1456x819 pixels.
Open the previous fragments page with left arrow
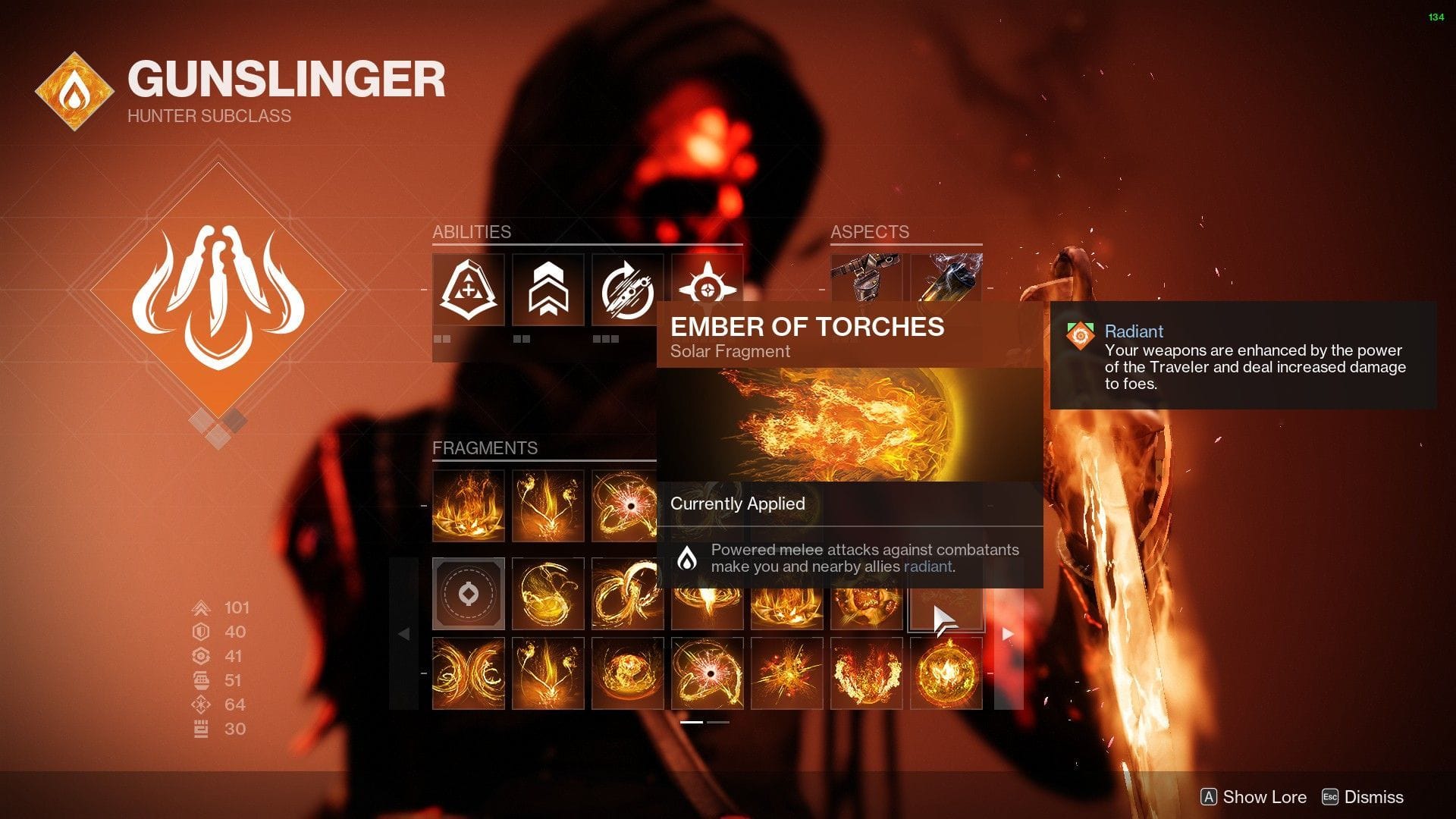tap(403, 633)
